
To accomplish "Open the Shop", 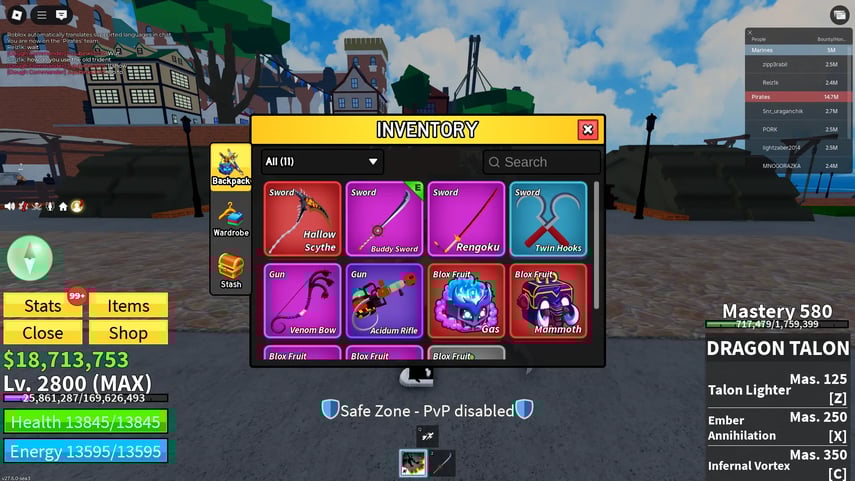I will coord(128,333).
